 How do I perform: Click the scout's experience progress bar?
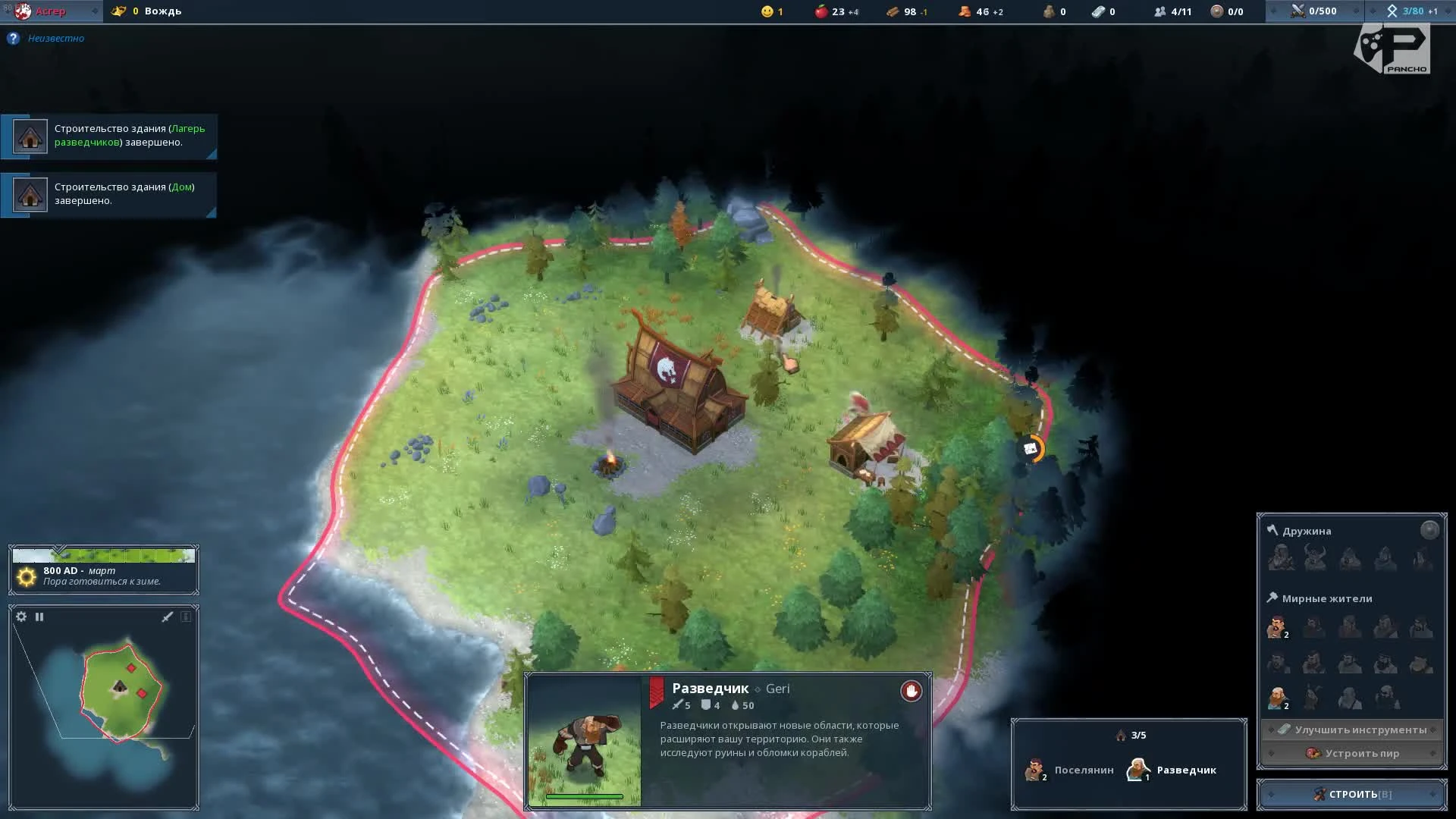(x=584, y=797)
